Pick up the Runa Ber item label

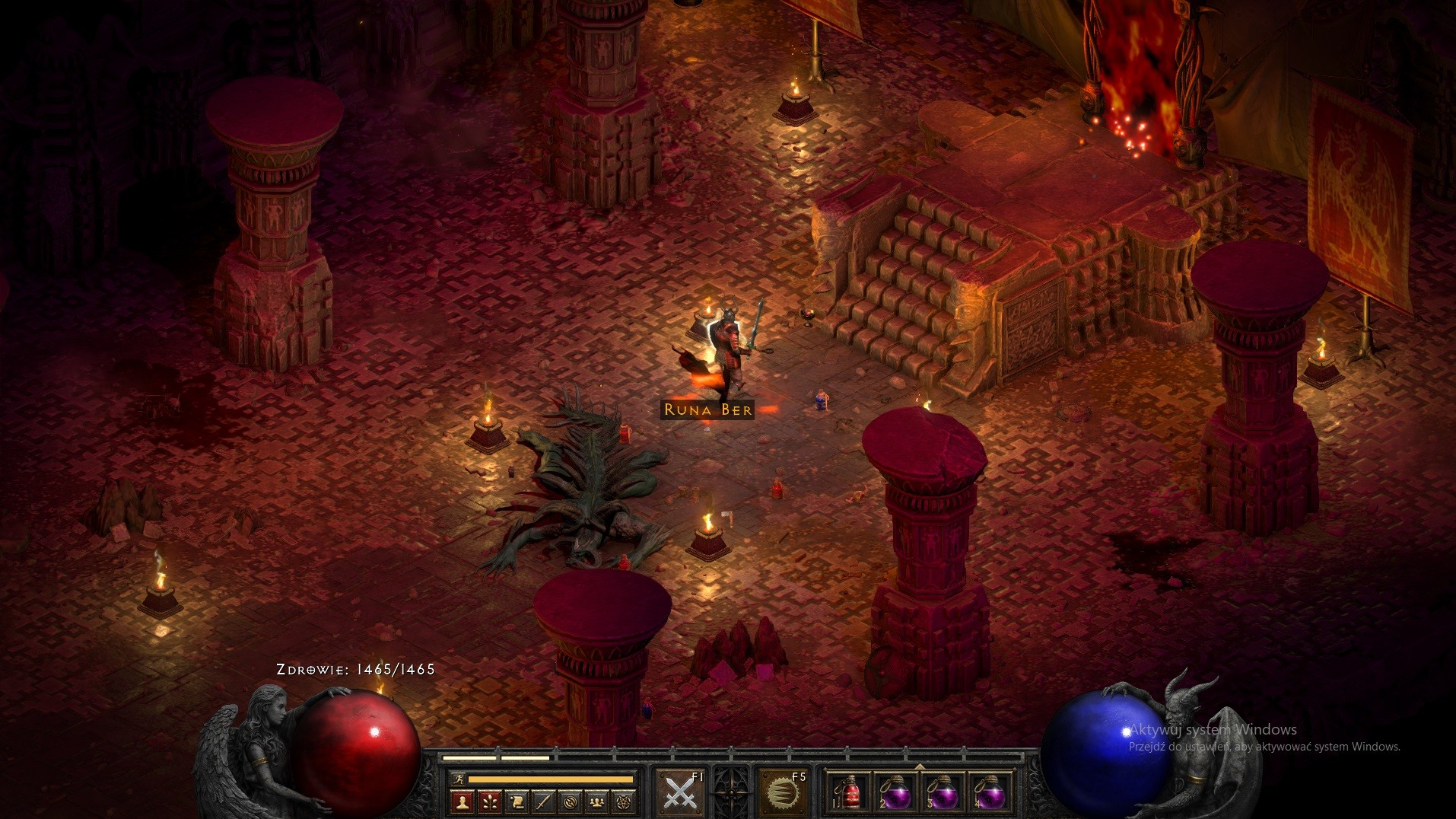(707, 409)
